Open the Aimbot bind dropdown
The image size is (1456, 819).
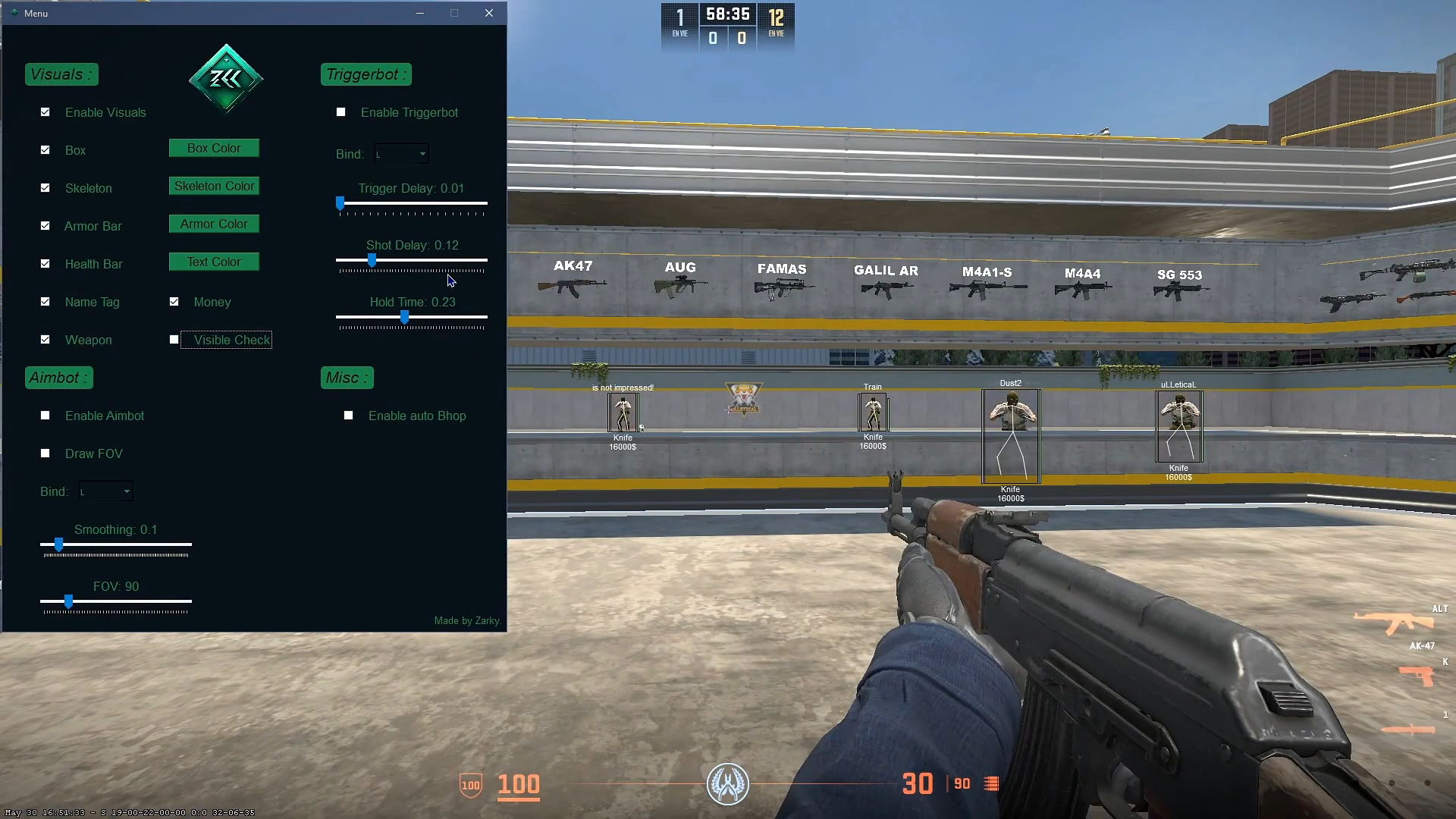(105, 491)
